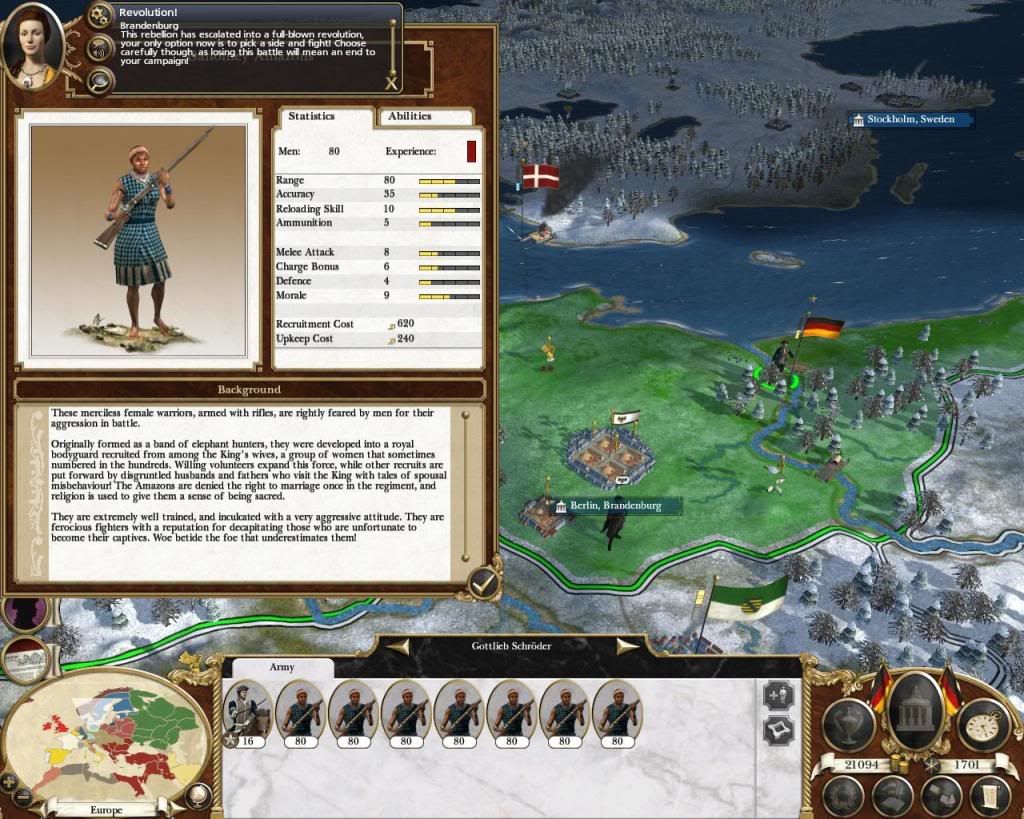Show the previous army with the left arrow
This screenshot has height=819, width=1024.
coord(397,646)
